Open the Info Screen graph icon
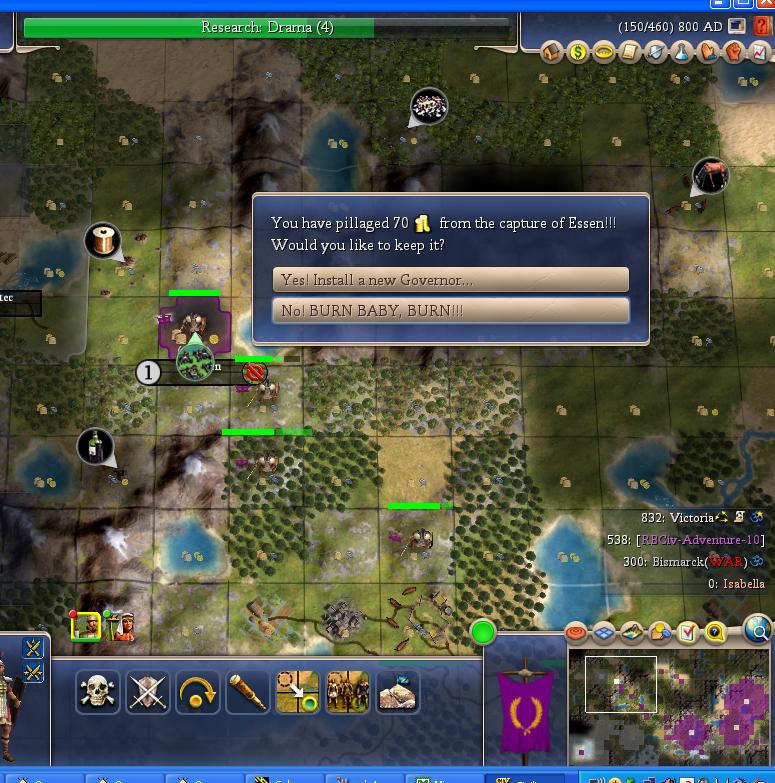775x783 pixels. tap(760, 52)
